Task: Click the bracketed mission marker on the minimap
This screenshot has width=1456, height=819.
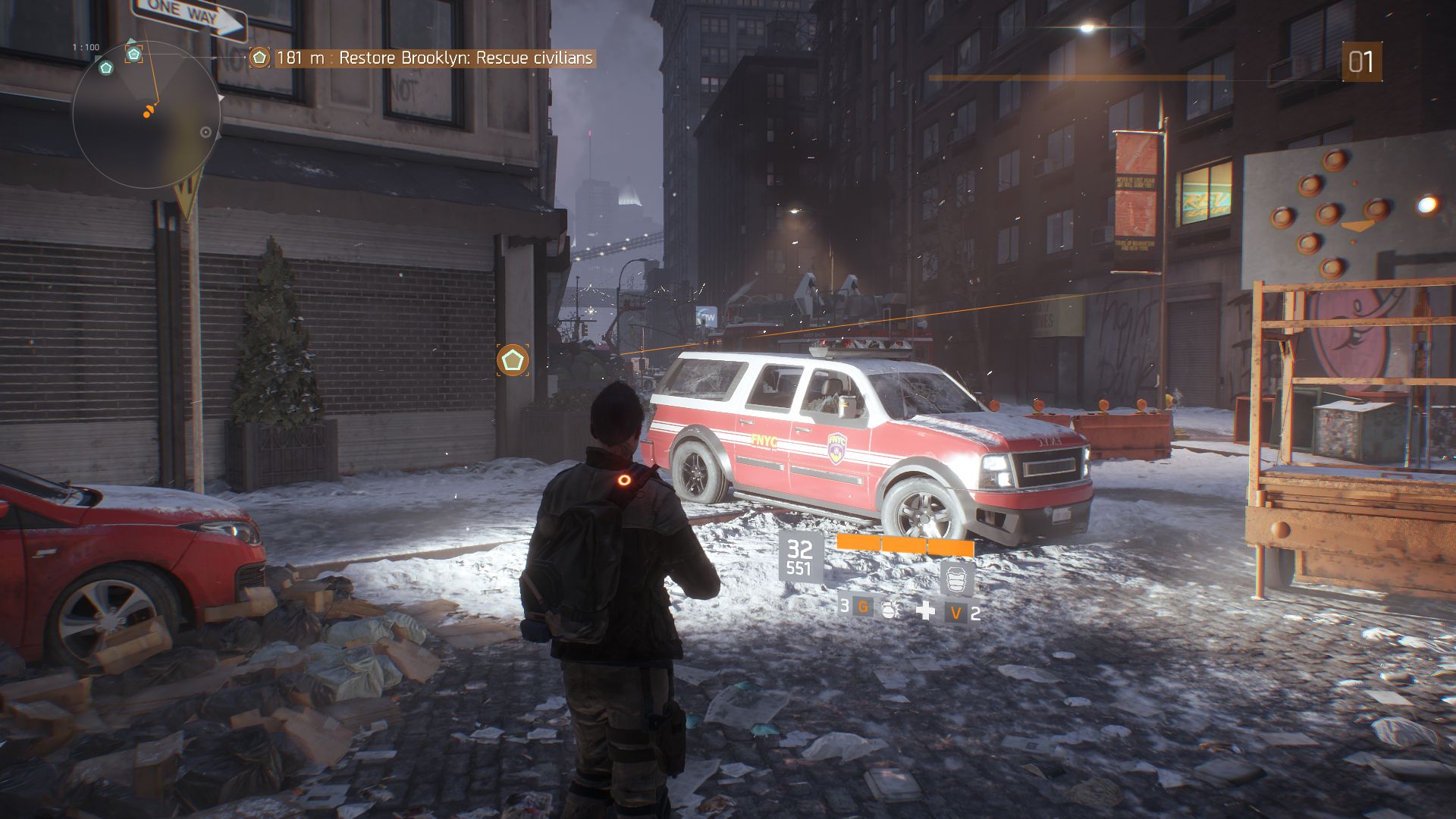Action: tap(134, 54)
